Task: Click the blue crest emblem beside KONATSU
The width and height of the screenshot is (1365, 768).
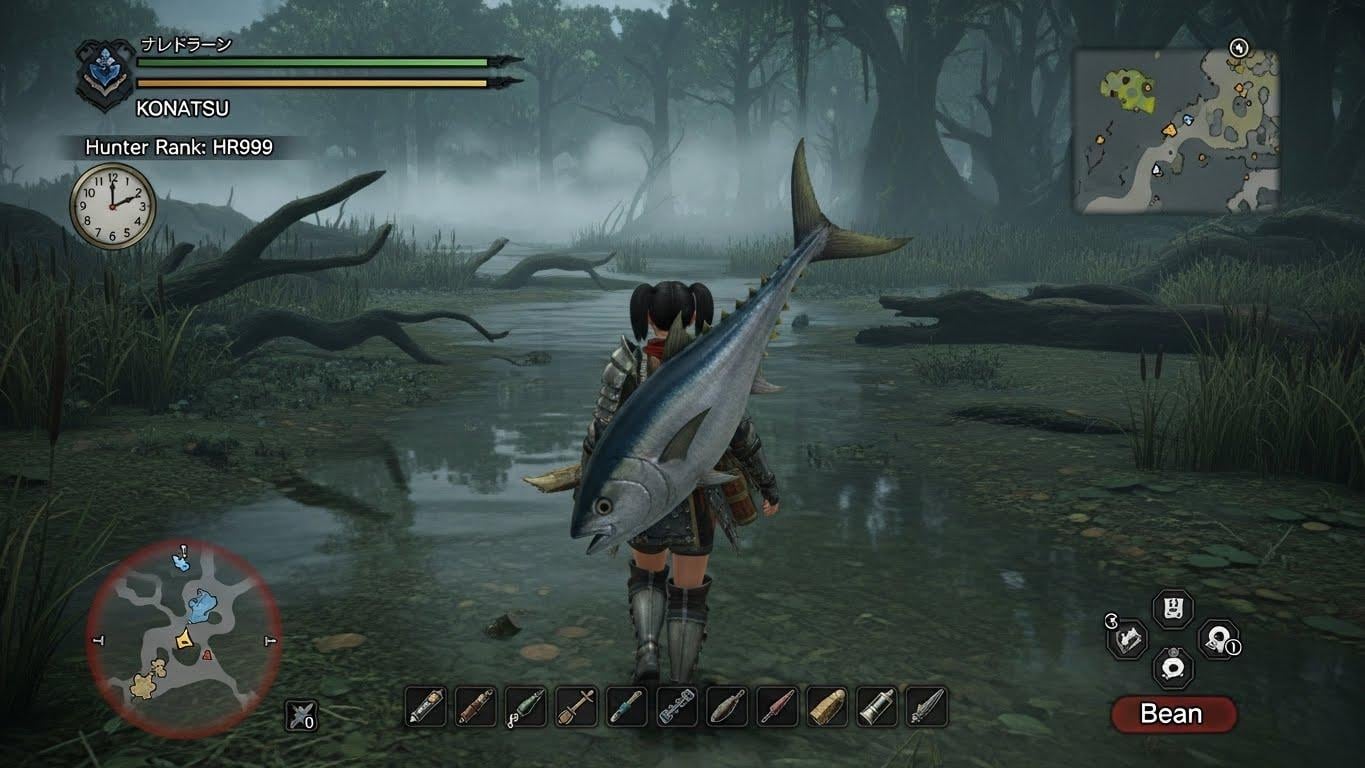Action: (105, 75)
